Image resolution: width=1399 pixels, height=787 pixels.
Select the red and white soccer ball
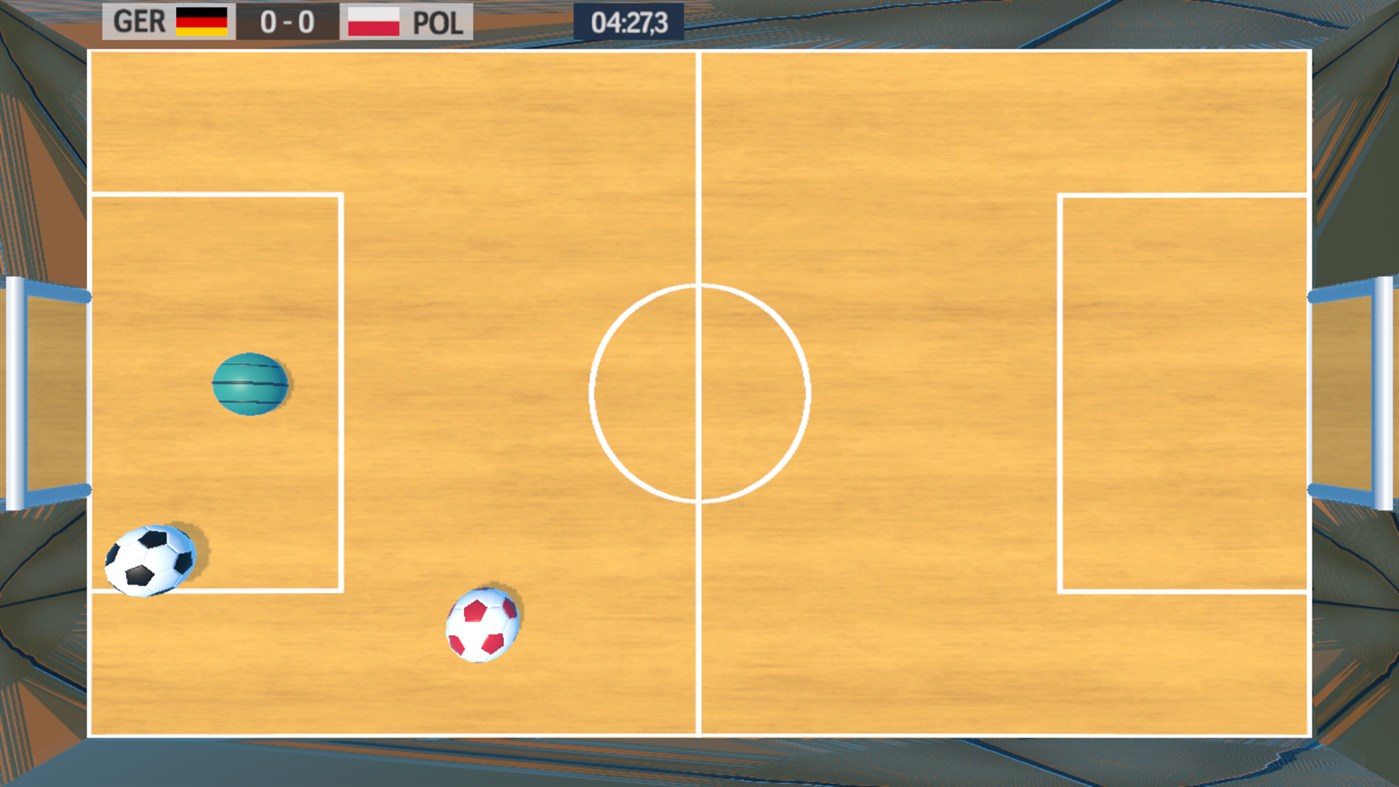pyautogui.click(x=482, y=624)
